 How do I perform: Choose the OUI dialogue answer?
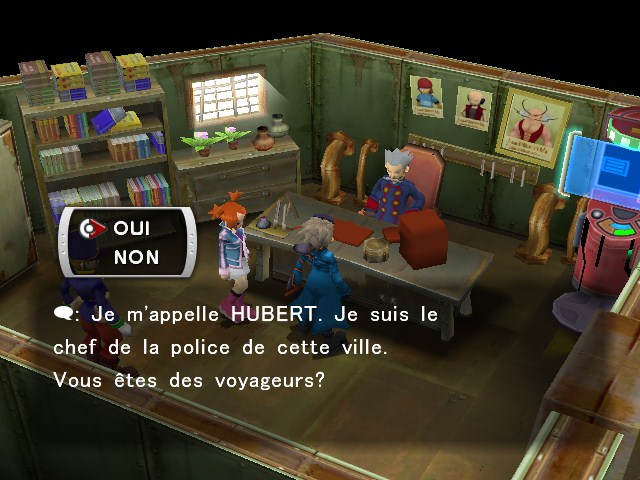pos(132,228)
